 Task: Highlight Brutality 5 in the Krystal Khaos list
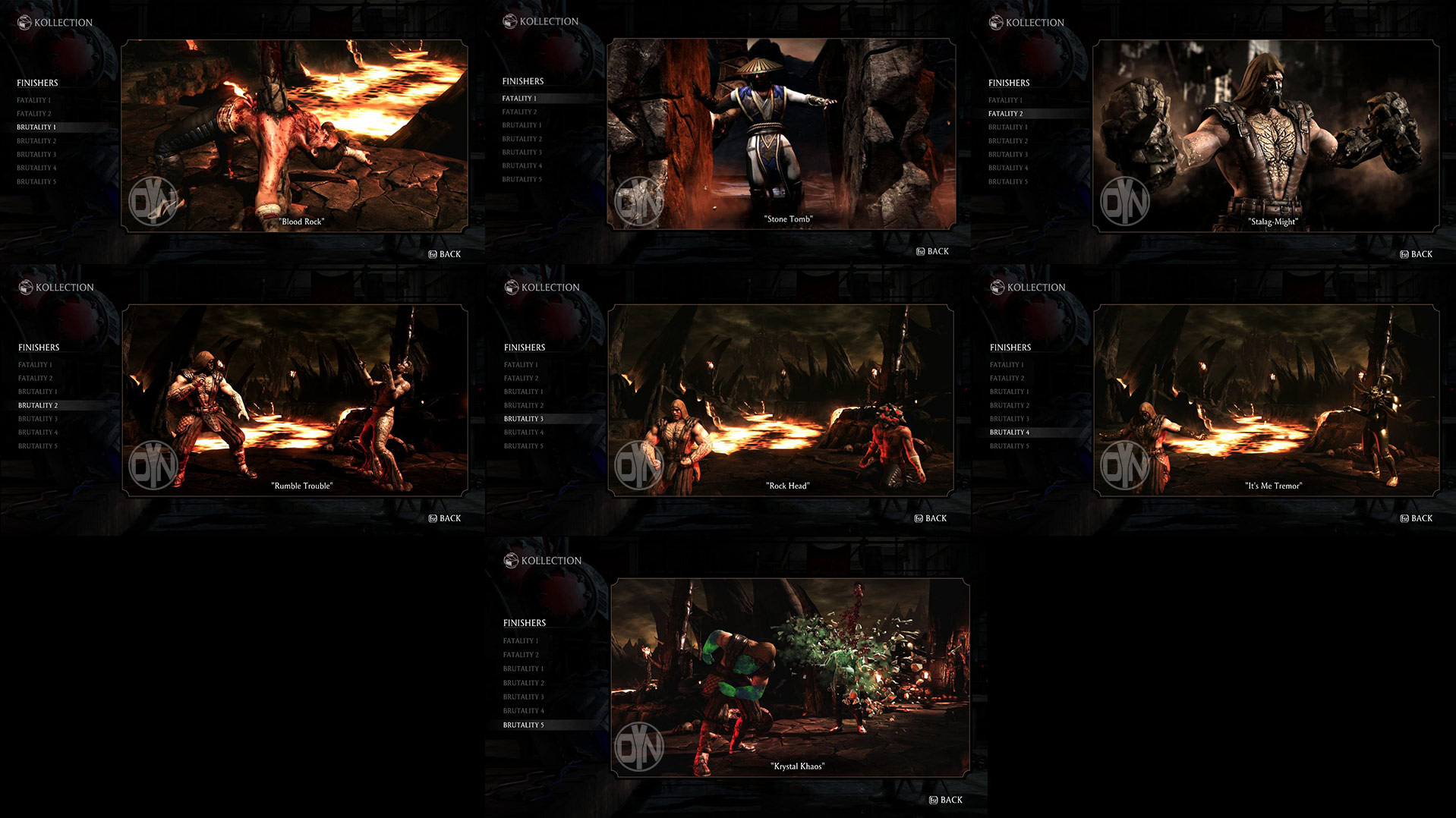[x=522, y=725]
